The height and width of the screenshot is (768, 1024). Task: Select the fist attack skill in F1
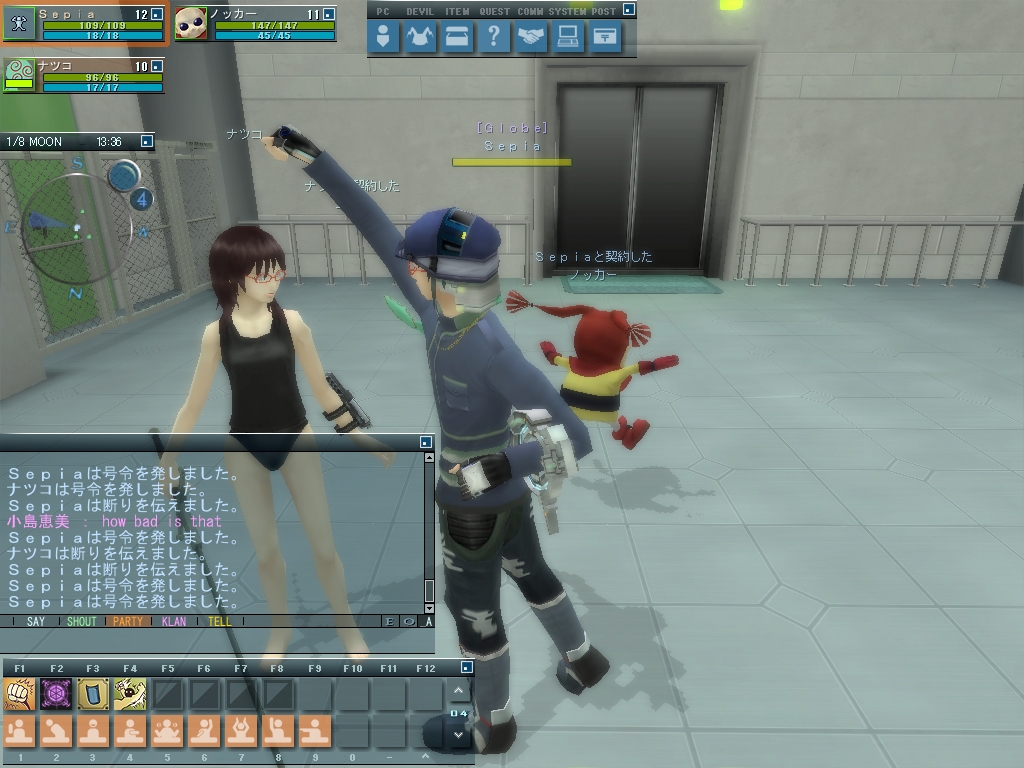coord(19,692)
